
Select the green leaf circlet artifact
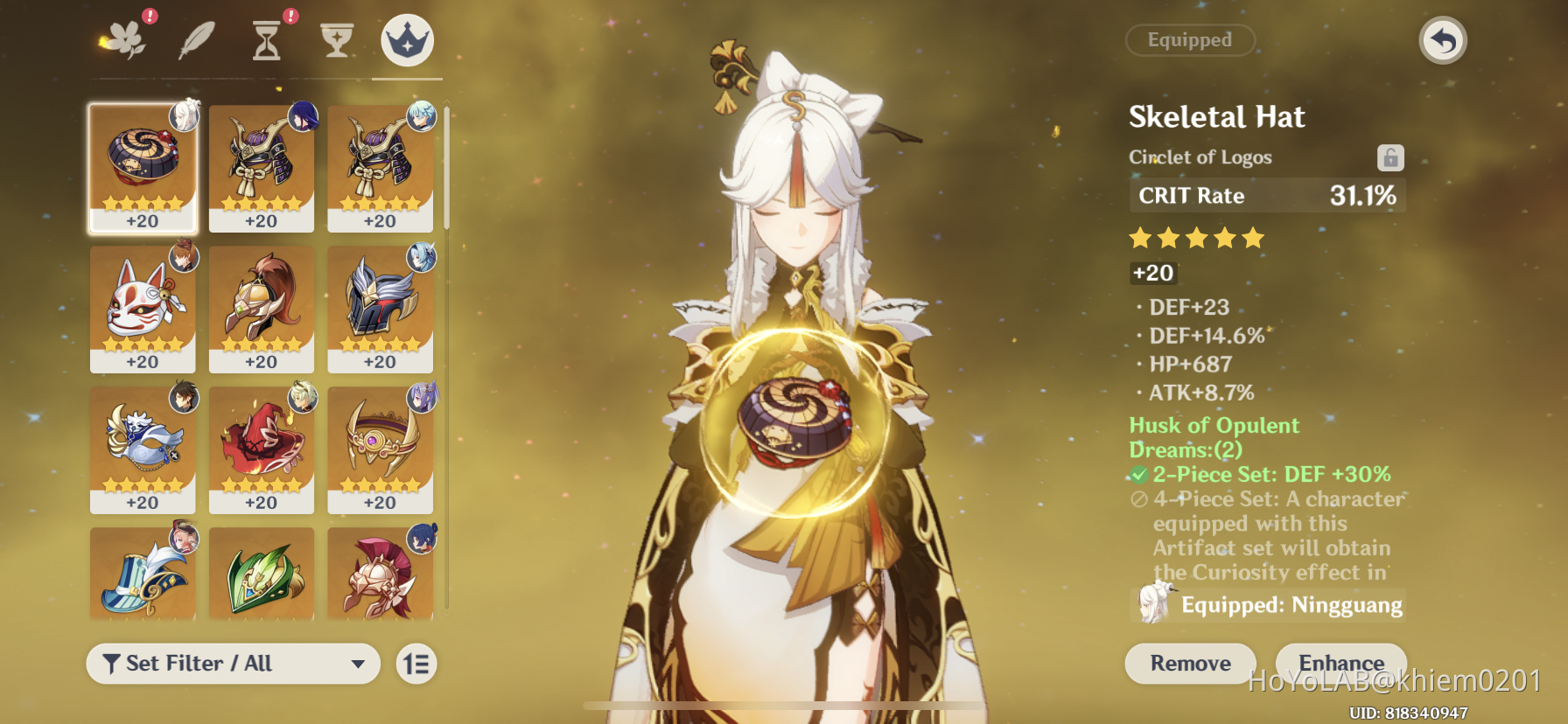click(x=261, y=573)
